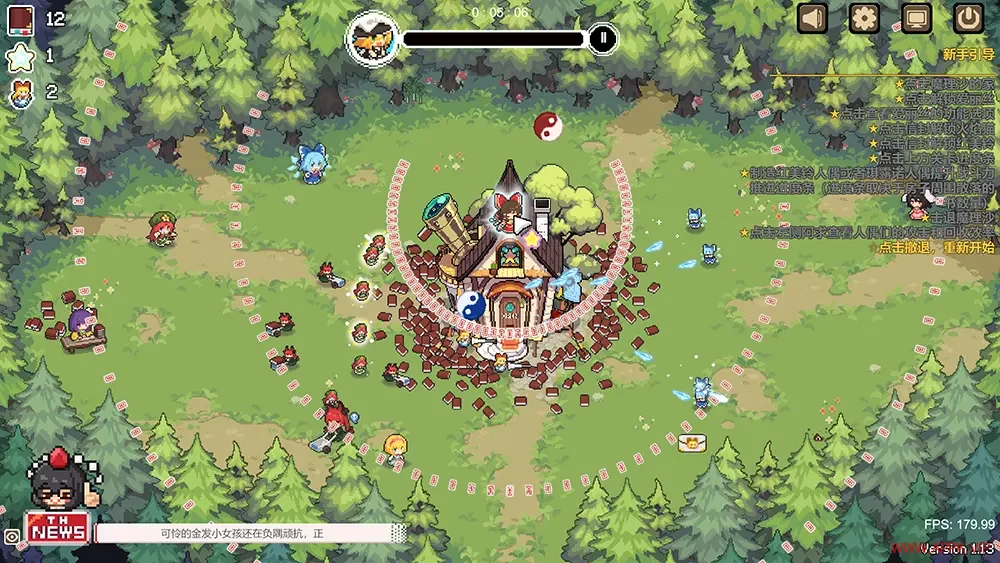Open the gear settings menu
Screen dimensions: 1000x563
coord(864,18)
